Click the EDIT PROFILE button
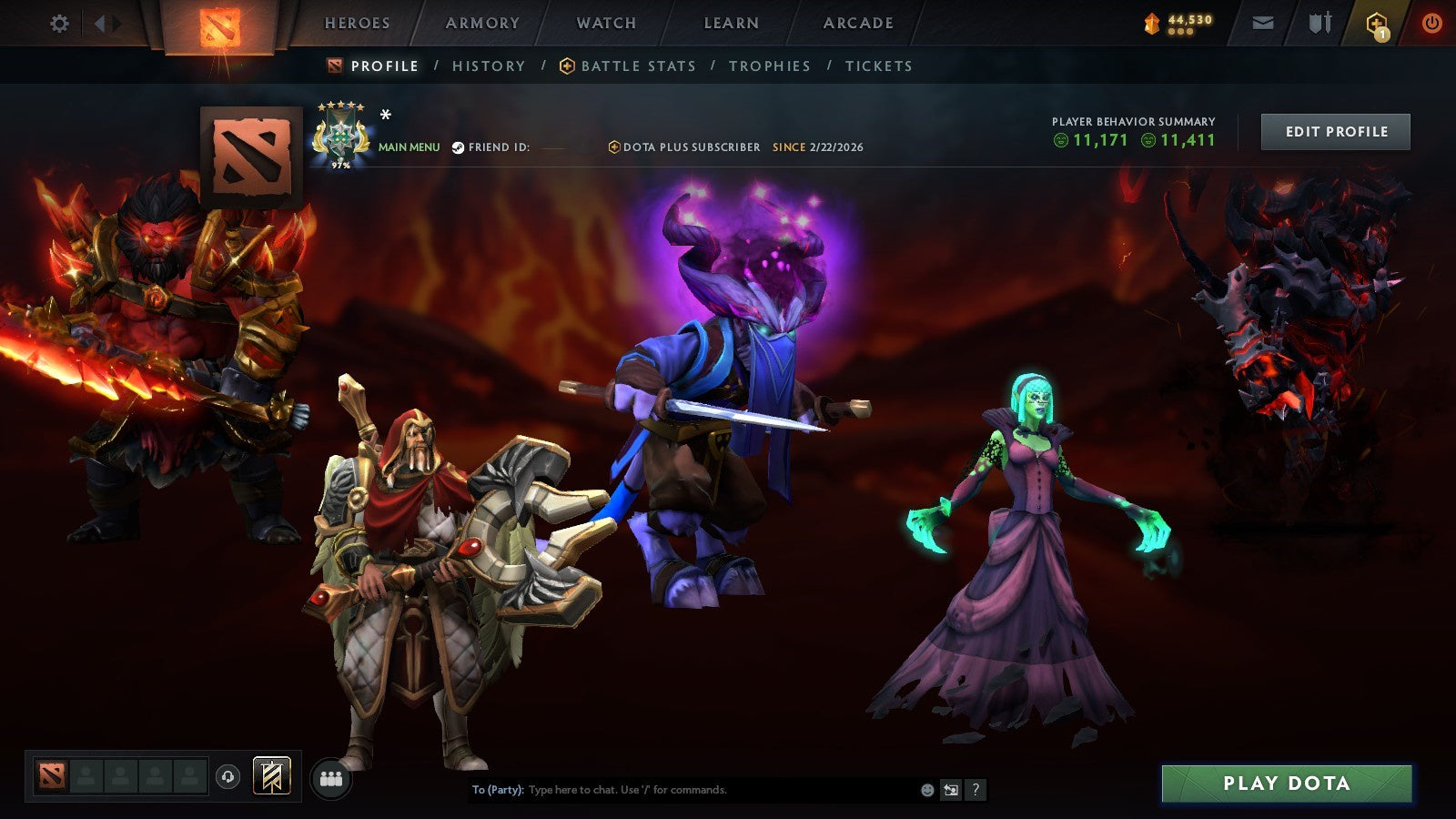 1334,131
